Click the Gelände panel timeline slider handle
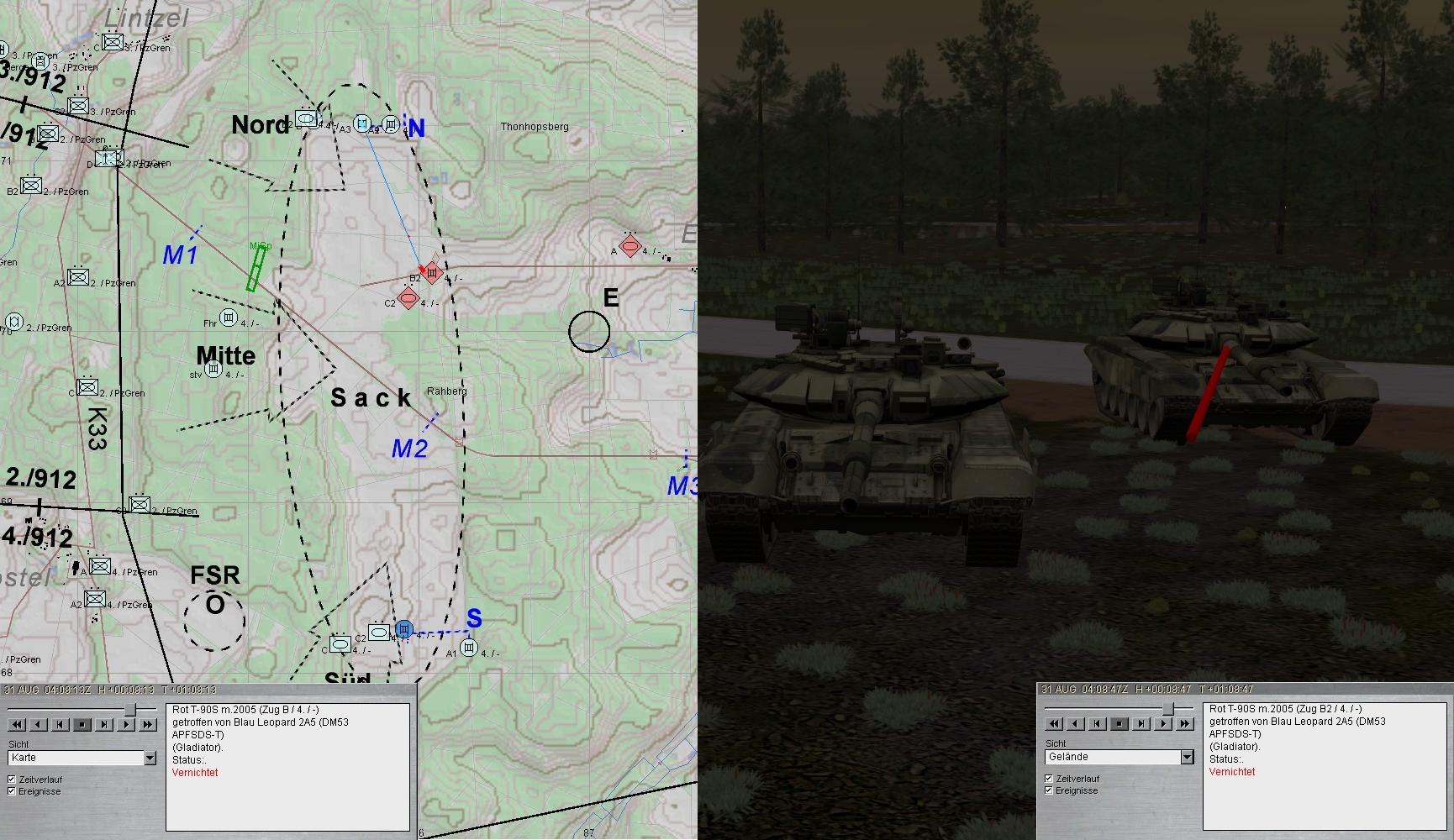Screen dimensions: 1454x840 (1167, 709)
